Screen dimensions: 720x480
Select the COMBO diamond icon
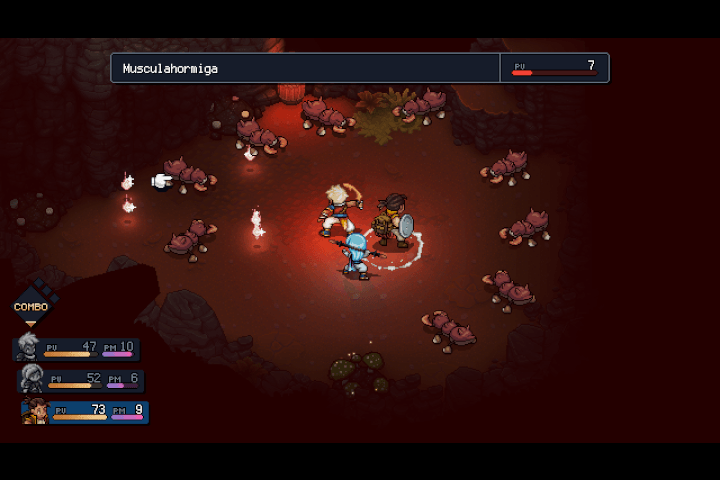pos(31,307)
